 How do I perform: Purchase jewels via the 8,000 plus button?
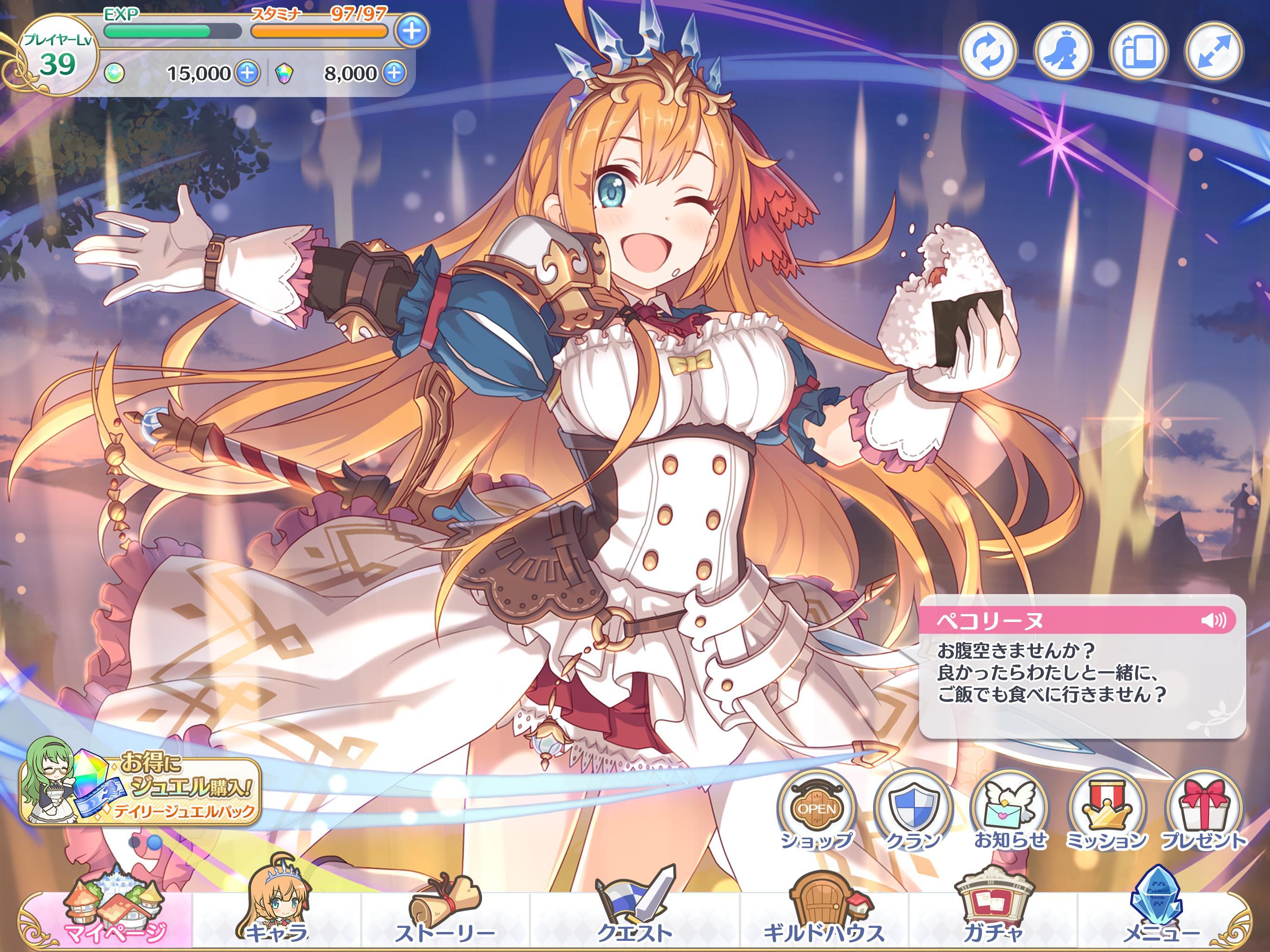pyautogui.click(x=396, y=73)
